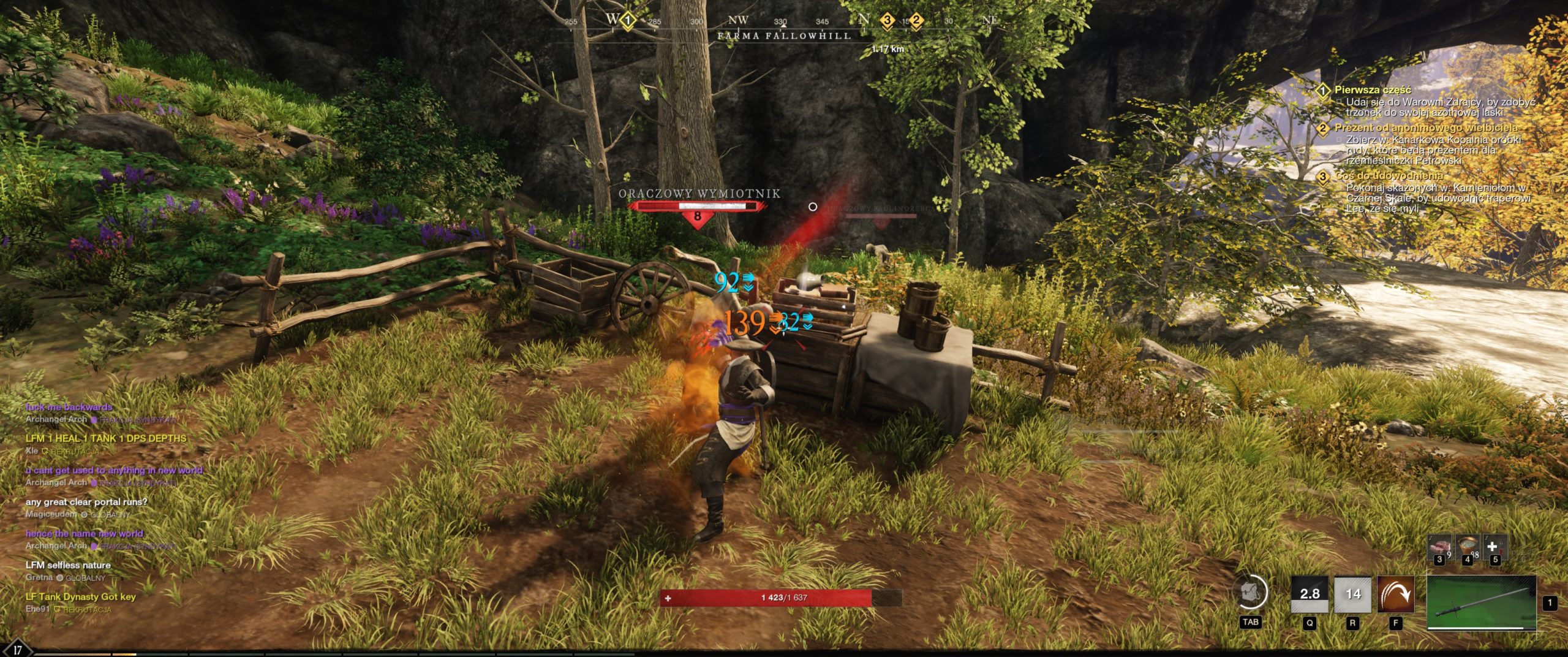This screenshot has height=657, width=1568.
Task: Click compass quest marker number 3
Action: pos(886,21)
